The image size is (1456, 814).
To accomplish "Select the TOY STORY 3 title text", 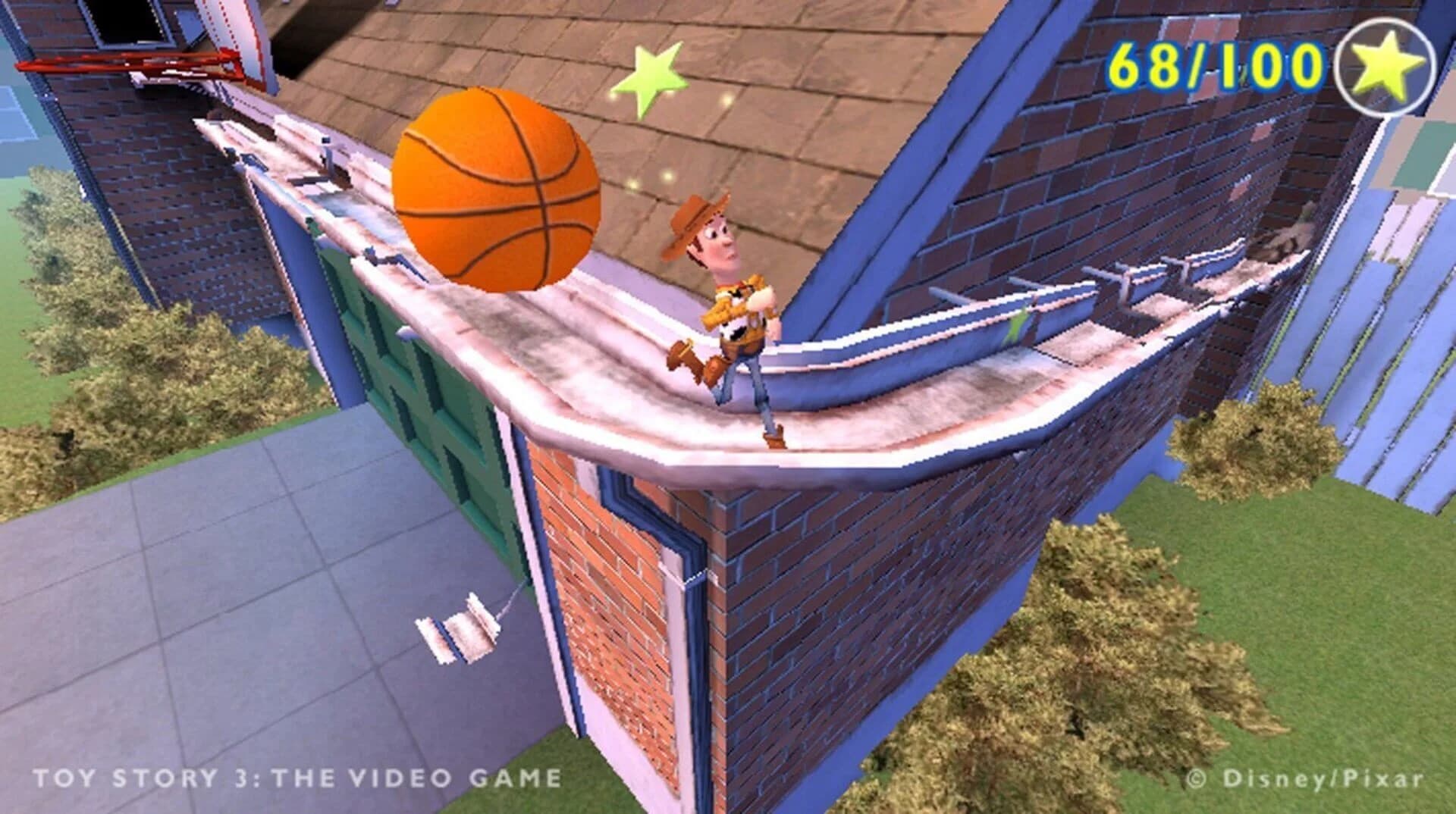I will point(300,775).
